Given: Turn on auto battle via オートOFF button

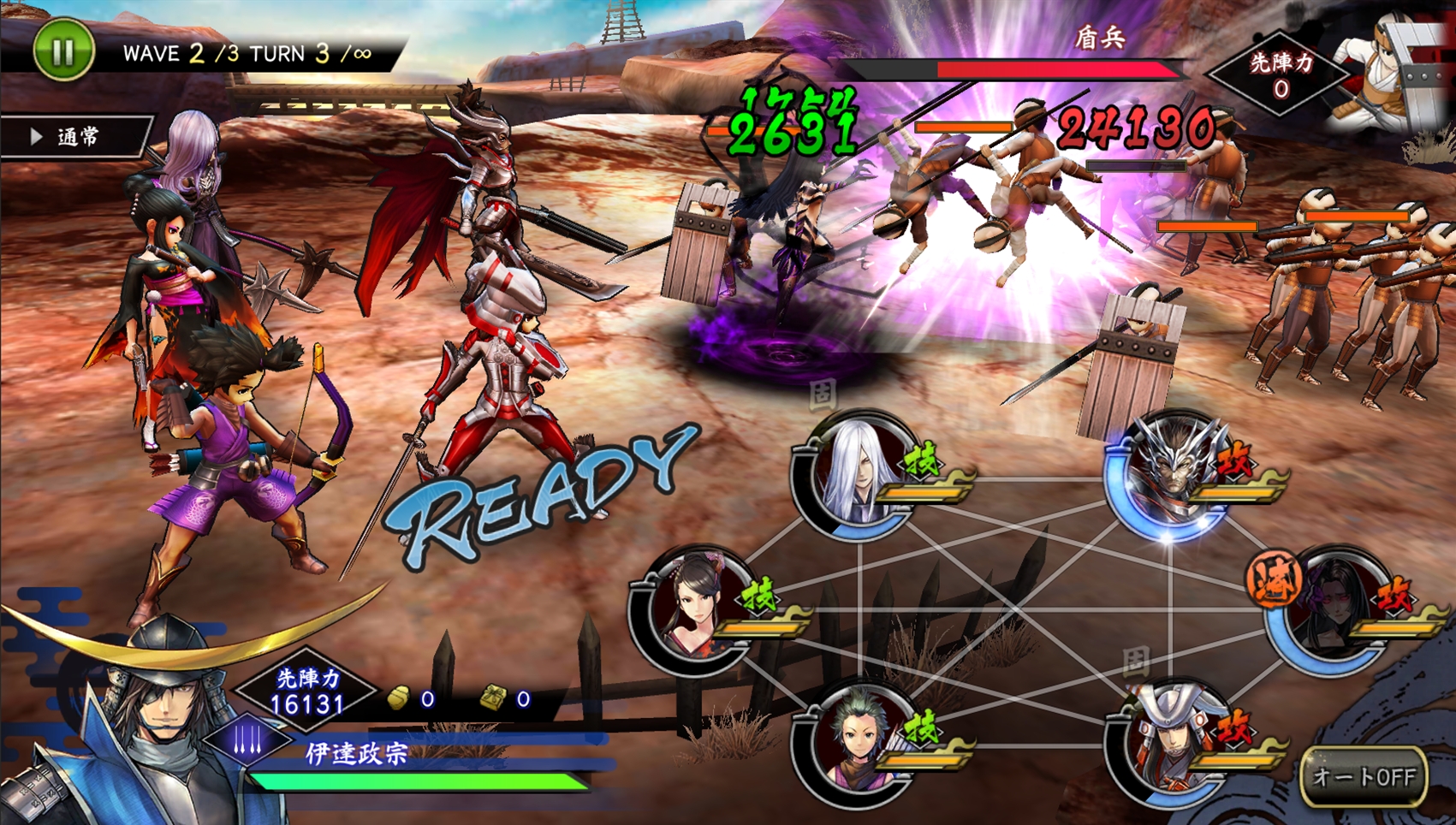Looking at the screenshot, I should pos(1363,776).
